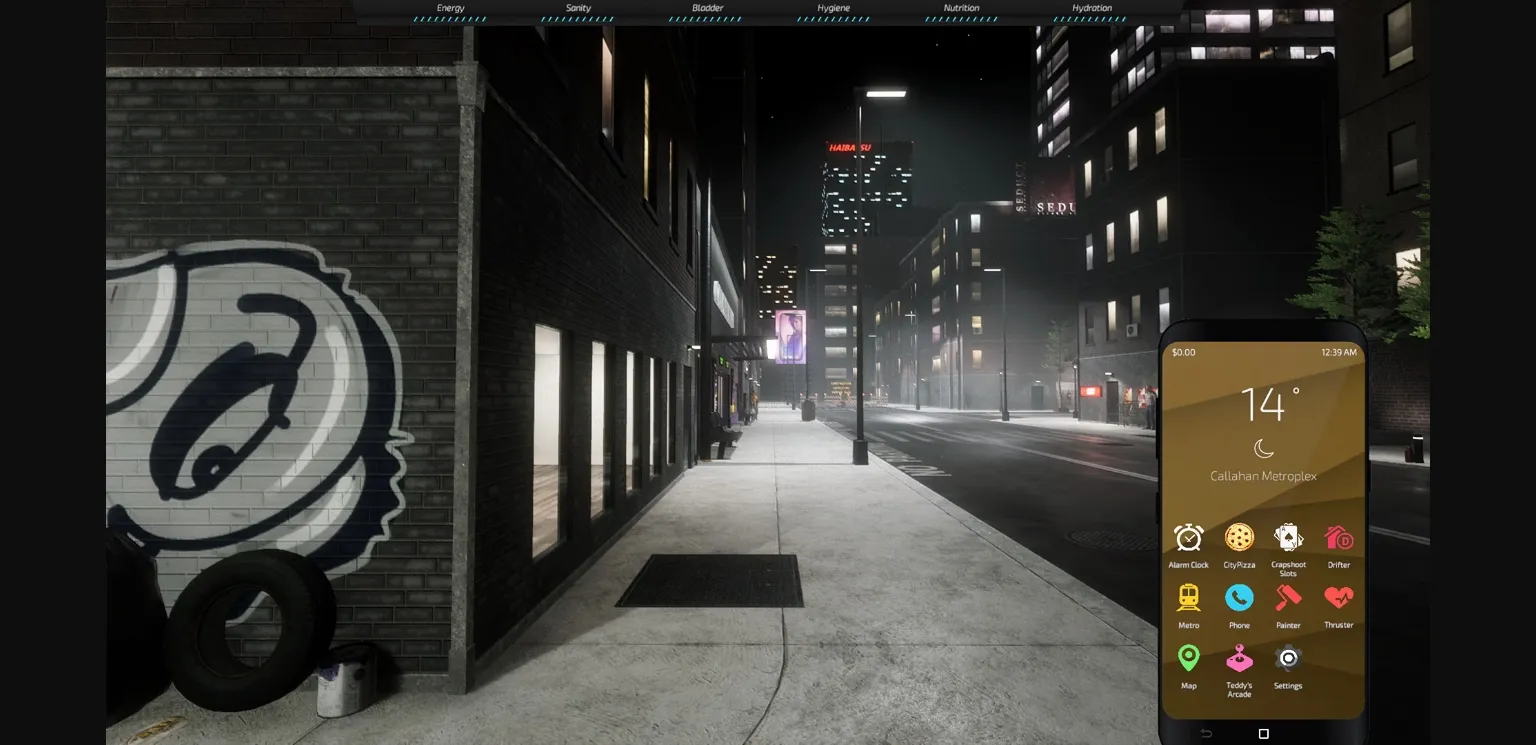Click the Callahan Metroplex location text
The width and height of the screenshot is (1536, 745).
[1261, 477]
